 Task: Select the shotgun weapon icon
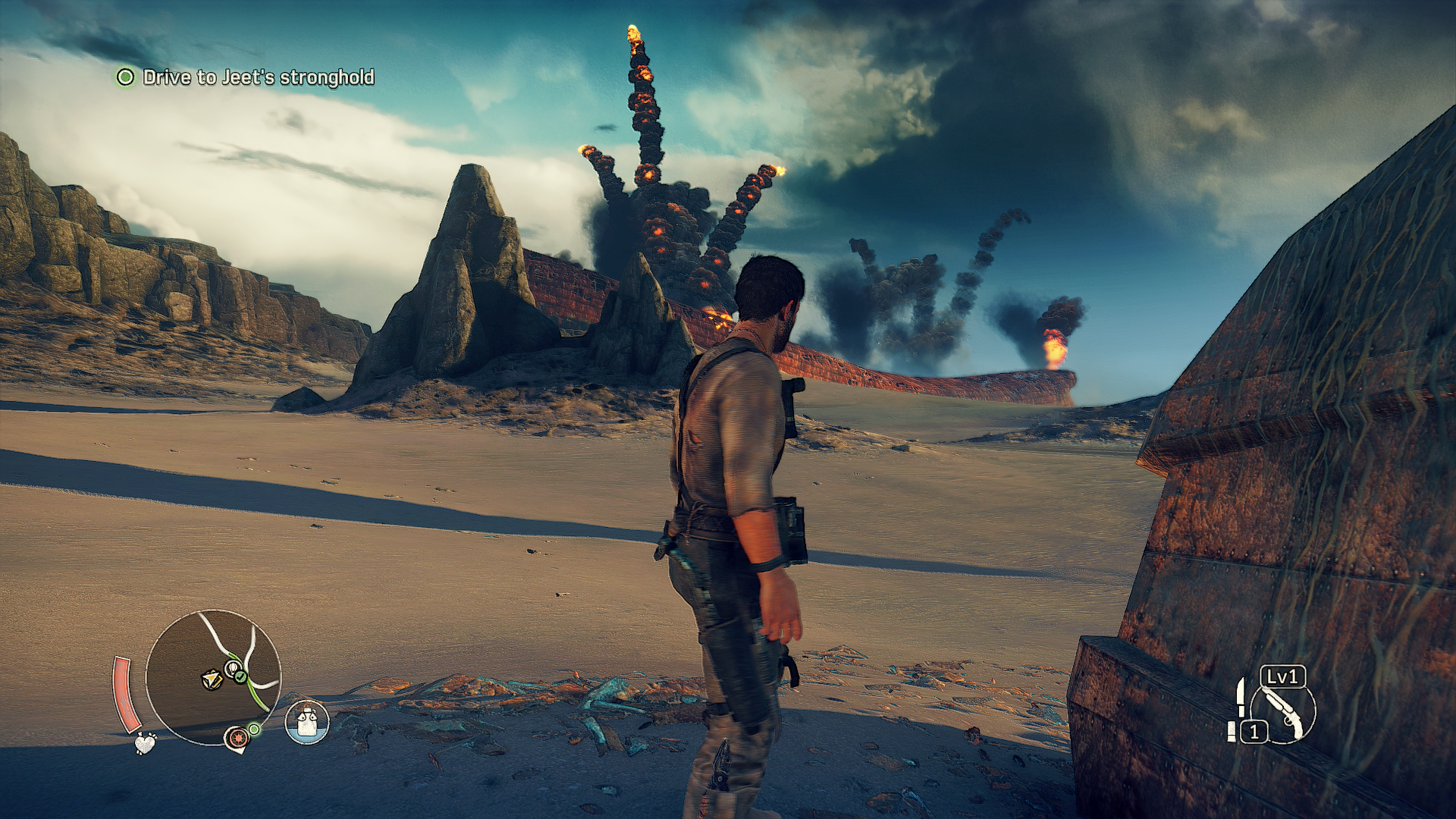pyautogui.click(x=1285, y=713)
